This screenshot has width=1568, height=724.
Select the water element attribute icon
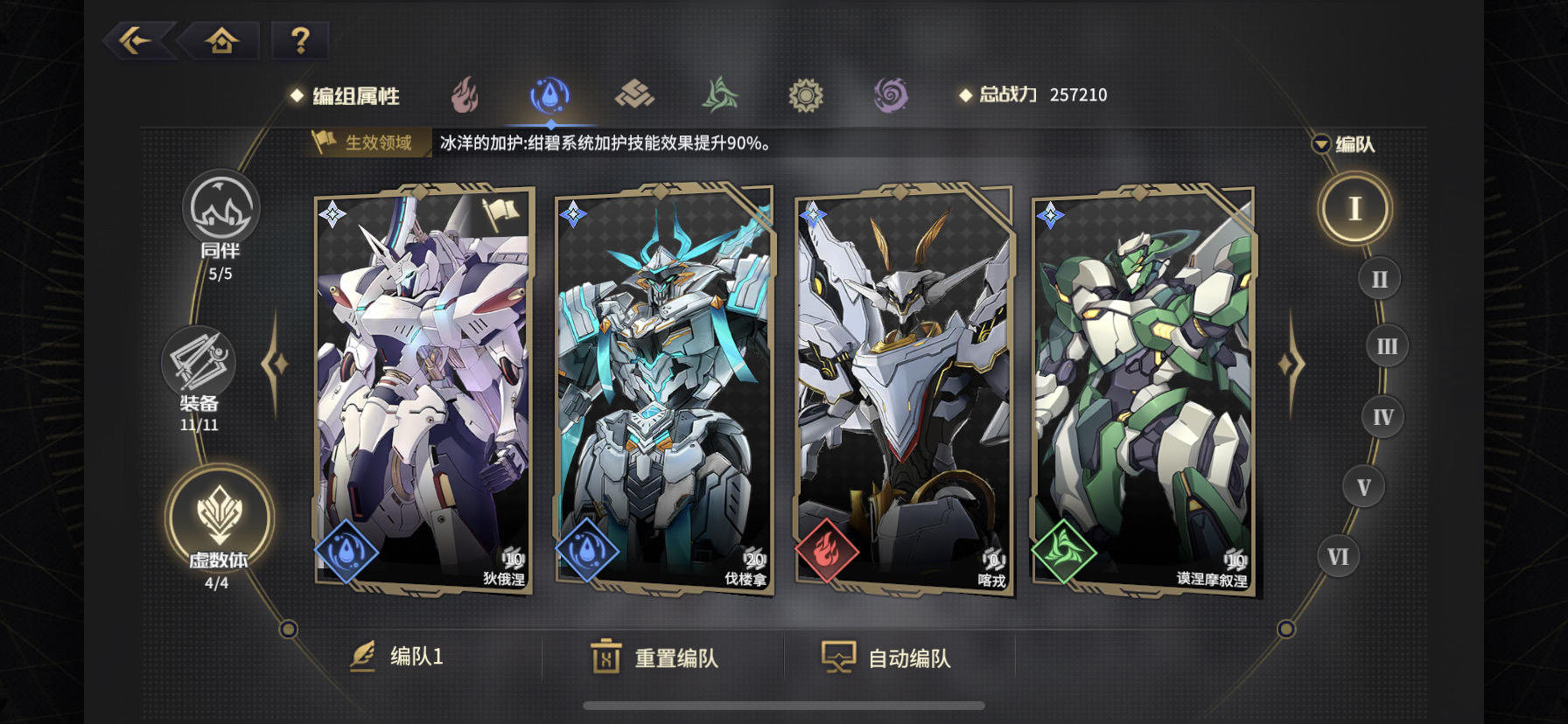[x=549, y=94]
